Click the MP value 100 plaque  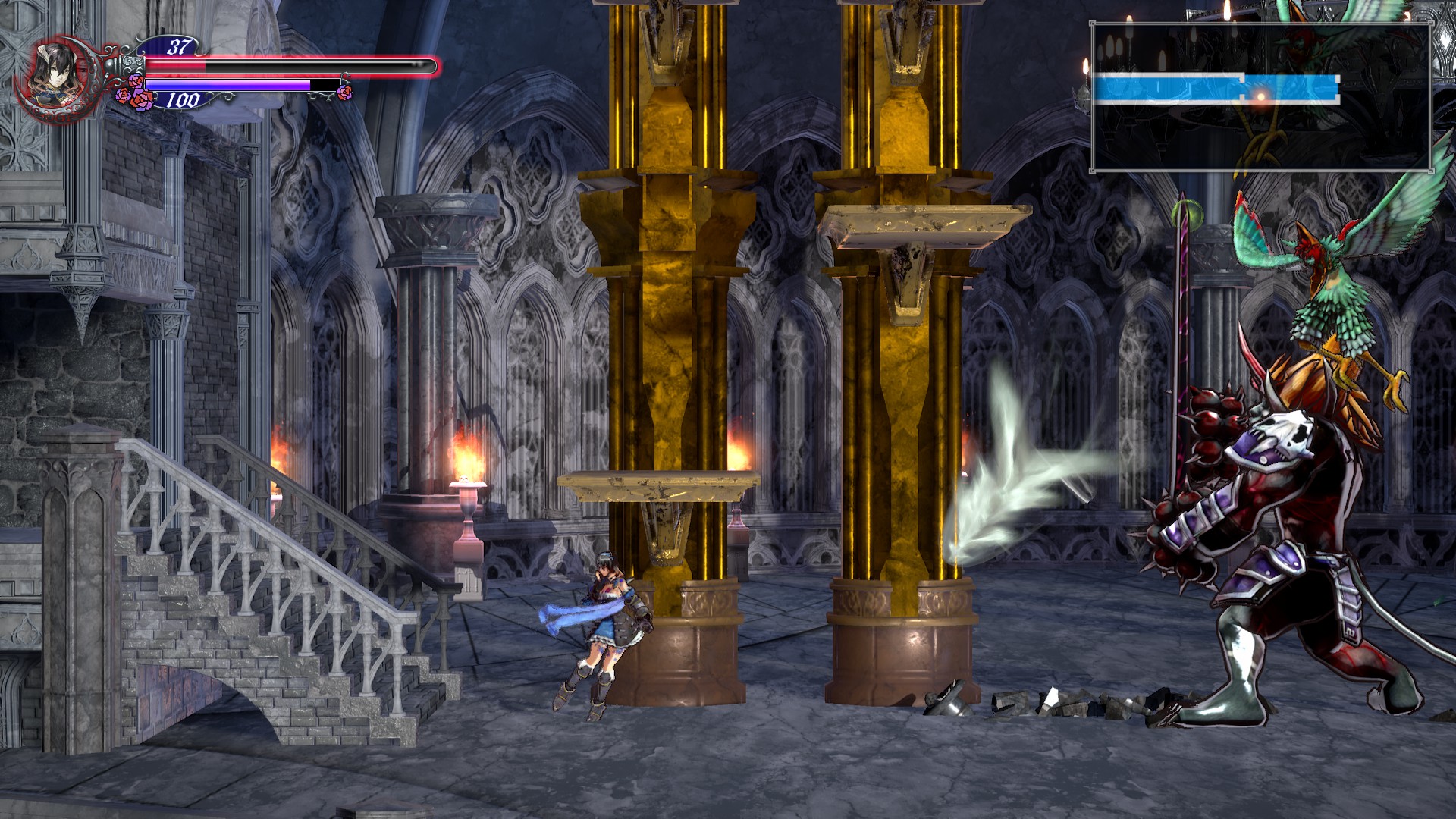[182, 97]
